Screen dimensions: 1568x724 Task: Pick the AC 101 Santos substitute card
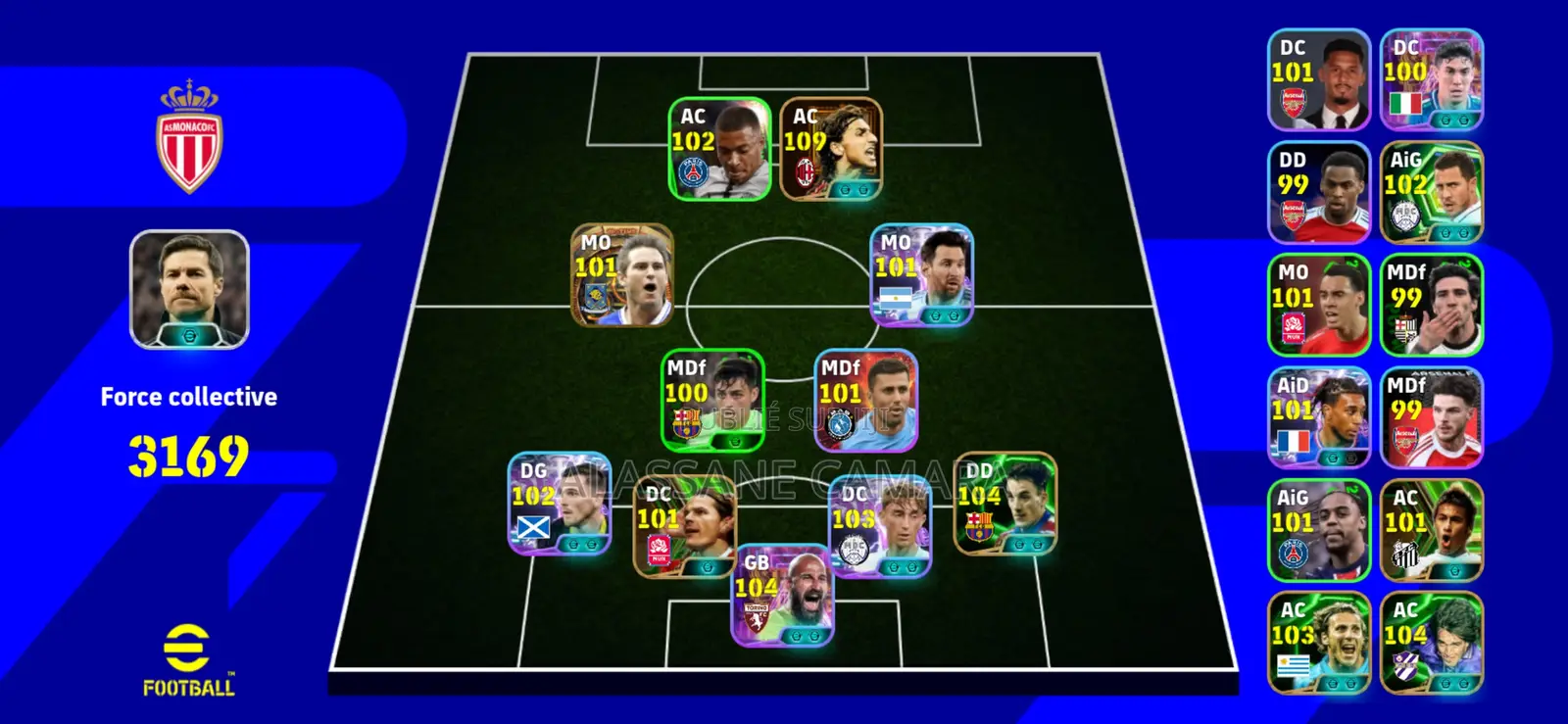1431,531
